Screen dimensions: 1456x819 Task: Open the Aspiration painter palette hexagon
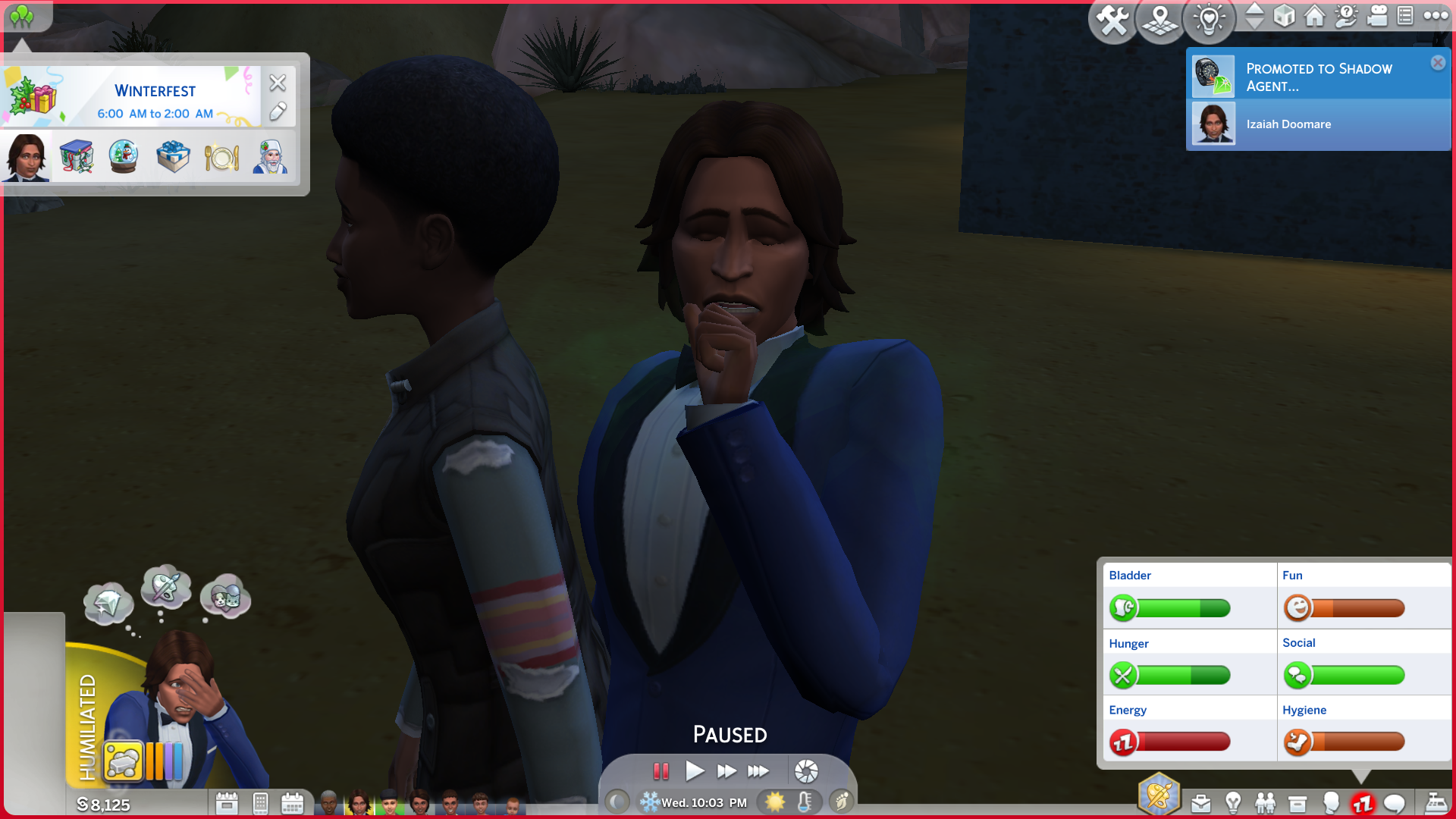(x=1159, y=795)
